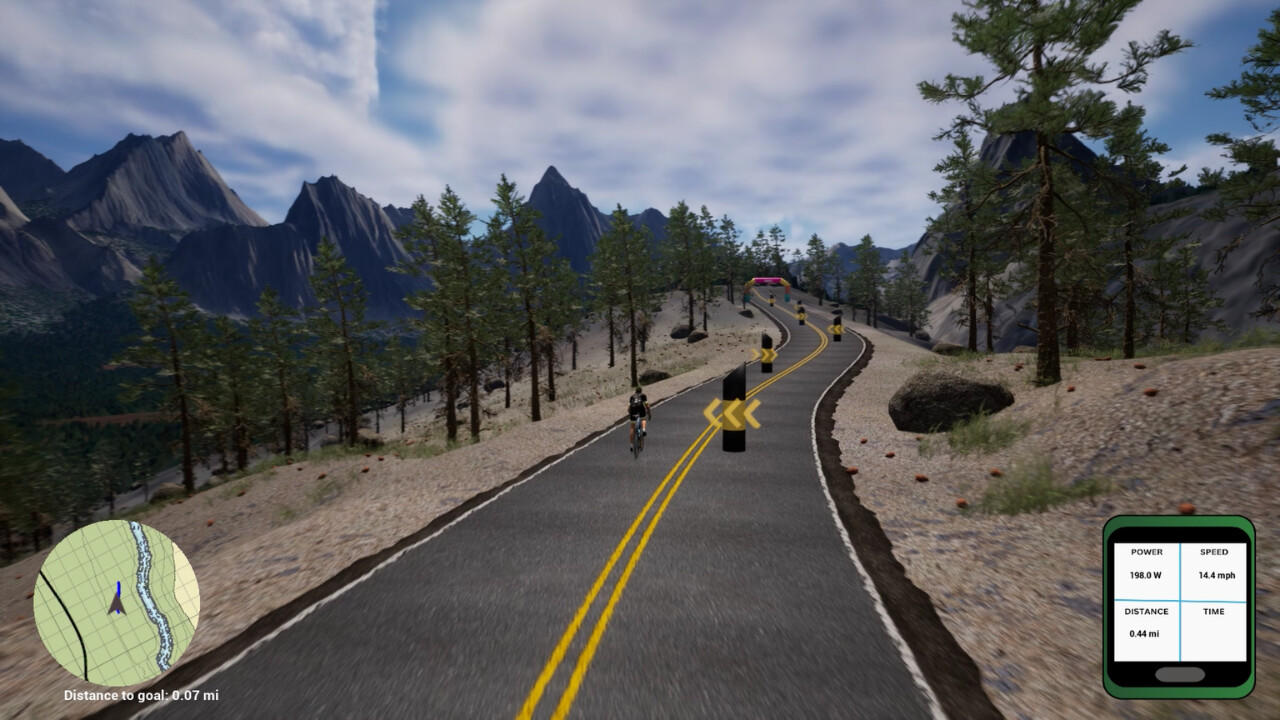This screenshot has width=1280, height=720.
Task: Click the farthest chevron sign near the banner
Action: pos(772,300)
